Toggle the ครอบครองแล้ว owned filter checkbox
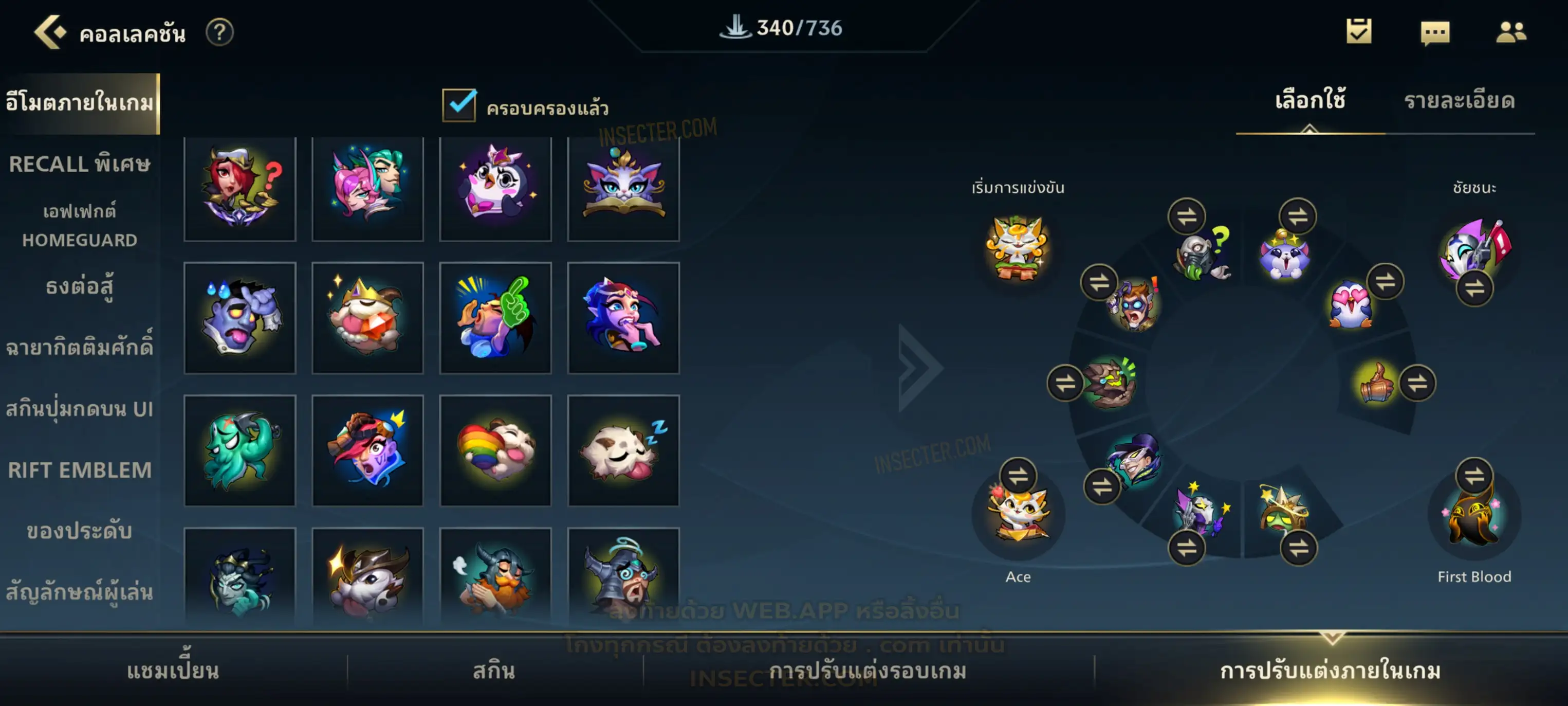Viewport: 1568px width, 706px height. click(459, 105)
